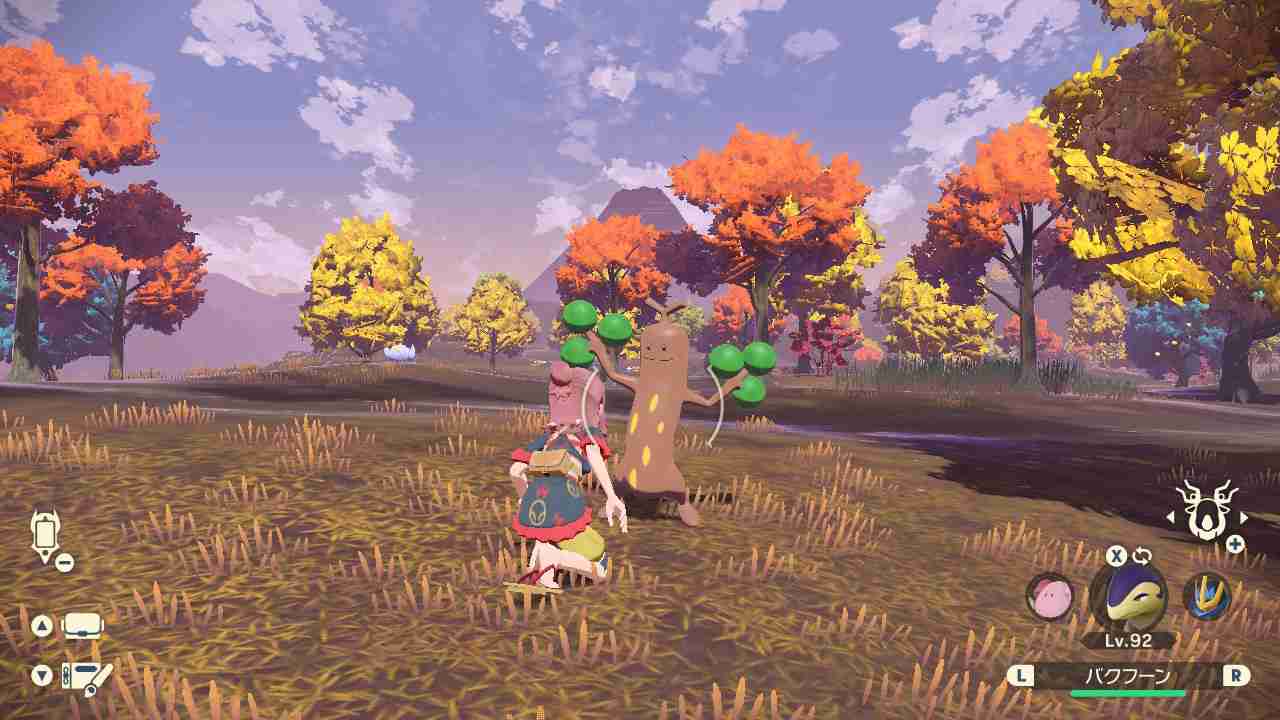Viewport: 1280px width, 720px height.
Task: Select the バクフーン name label
Action: (x=1128, y=675)
